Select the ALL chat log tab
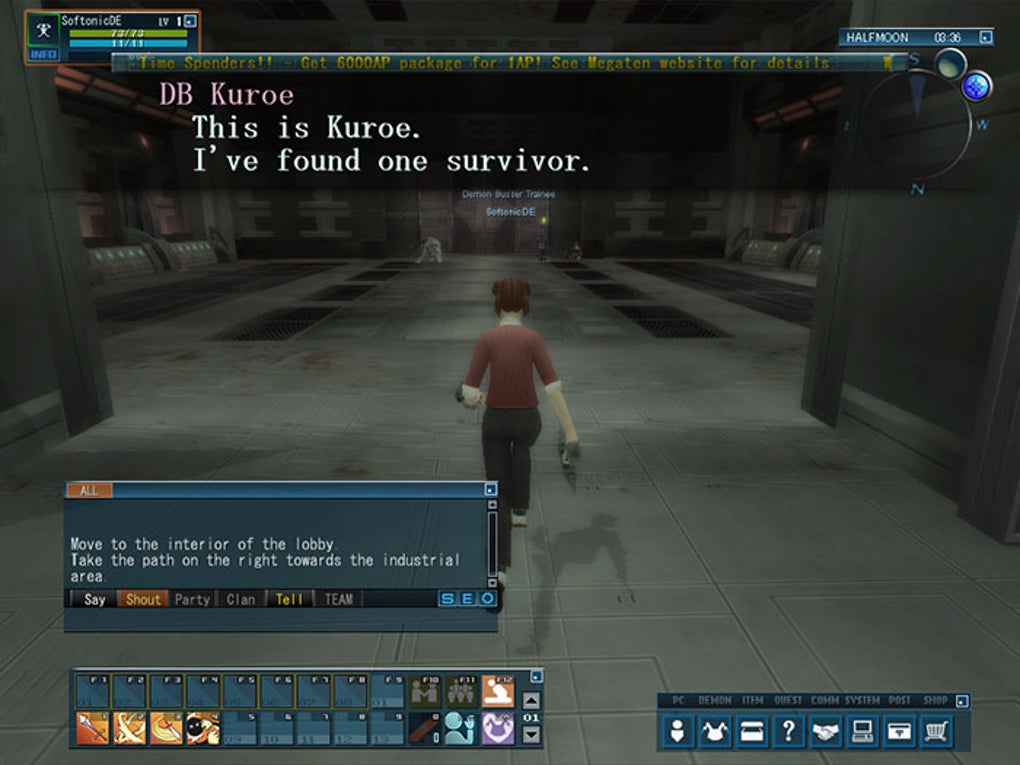 (89, 491)
